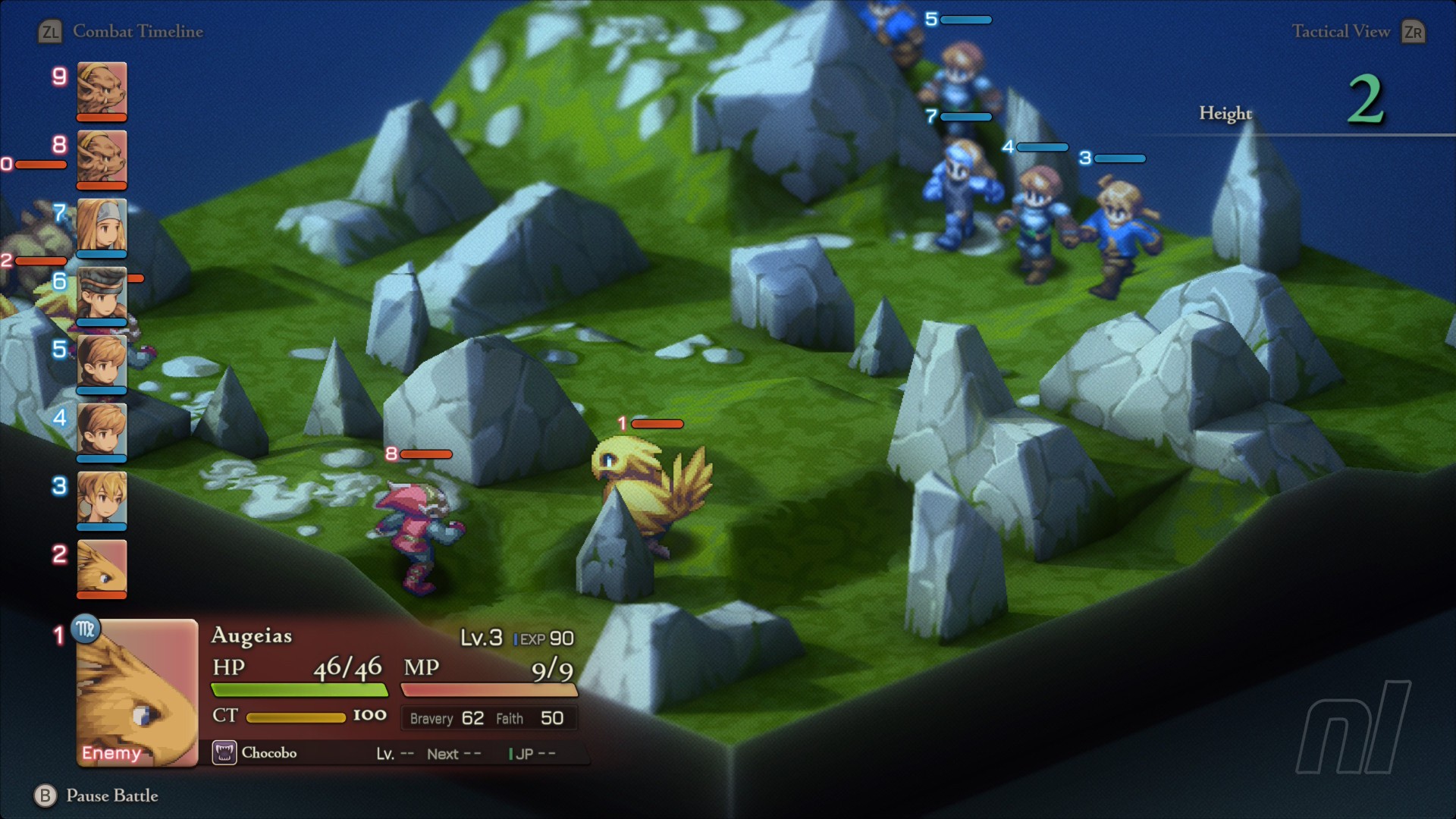The width and height of the screenshot is (1456, 819).
Task: Select goblin portrait numbered 9 in timeline
Action: (102, 89)
